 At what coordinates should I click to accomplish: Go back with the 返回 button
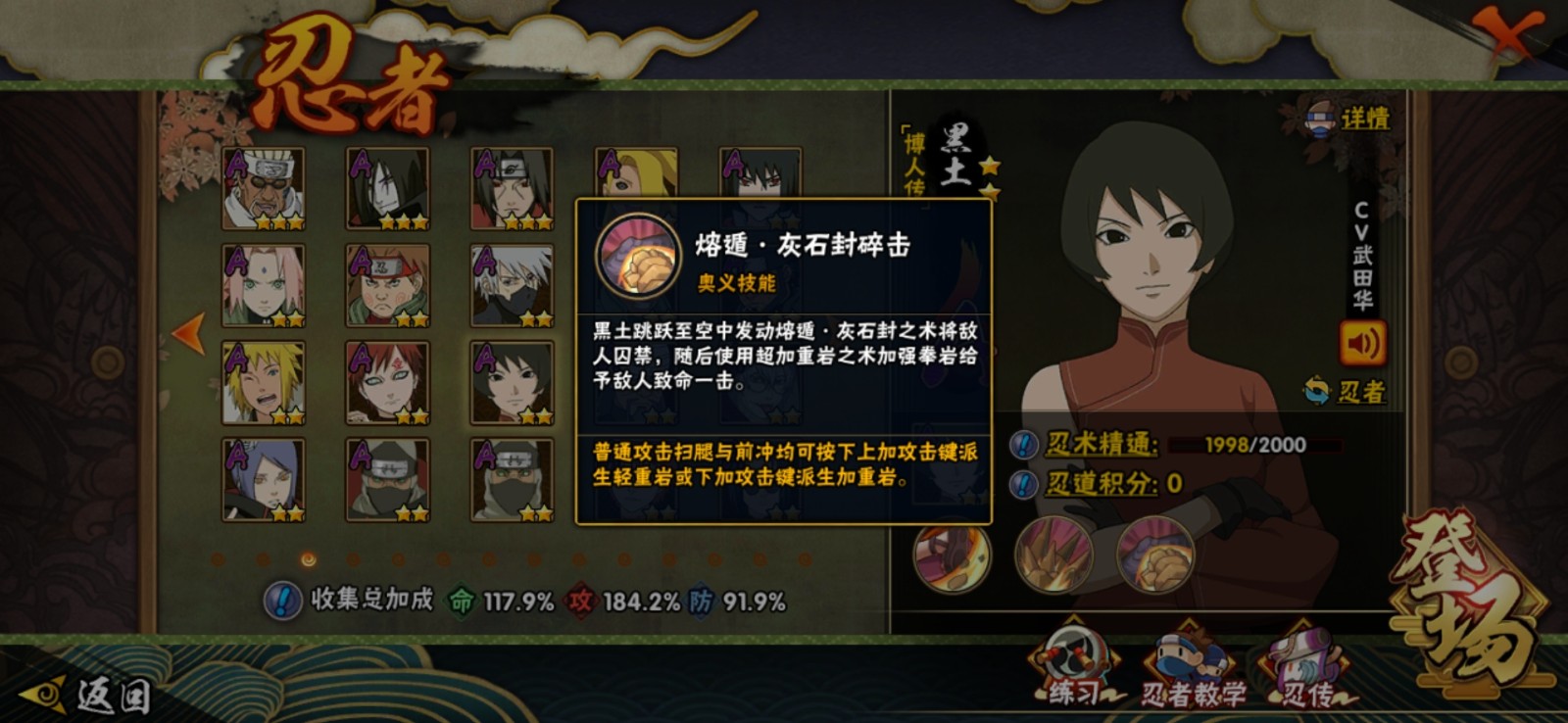tap(90, 695)
